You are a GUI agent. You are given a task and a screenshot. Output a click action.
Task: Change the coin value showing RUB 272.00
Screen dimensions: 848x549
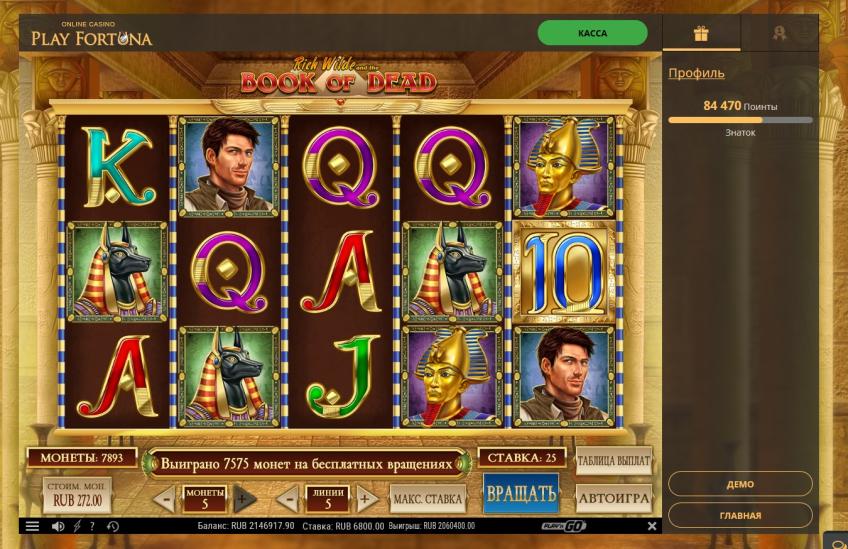click(x=78, y=496)
